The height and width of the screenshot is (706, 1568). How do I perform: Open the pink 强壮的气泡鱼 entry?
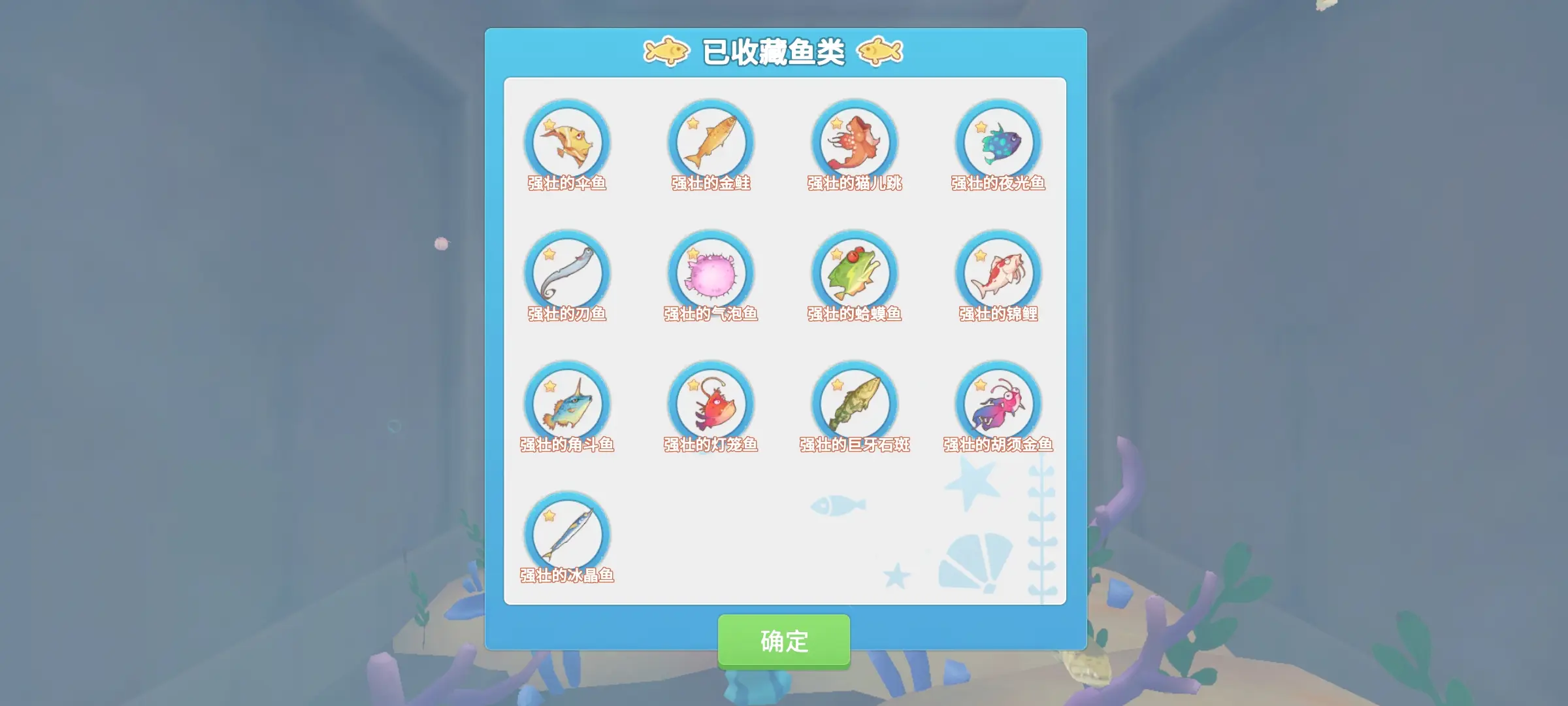coord(712,275)
